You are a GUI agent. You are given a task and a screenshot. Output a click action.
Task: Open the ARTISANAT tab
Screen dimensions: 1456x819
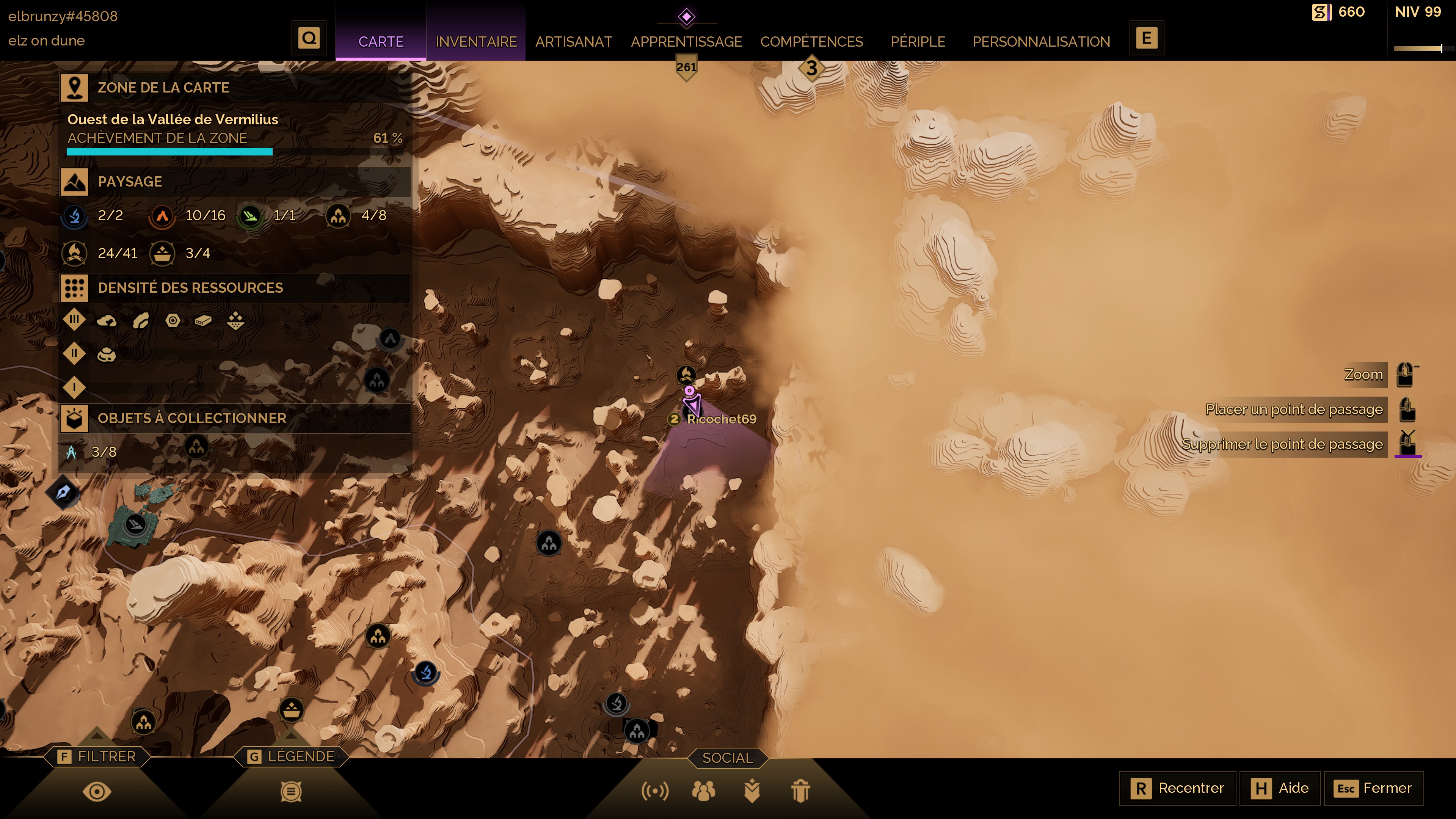click(x=573, y=41)
